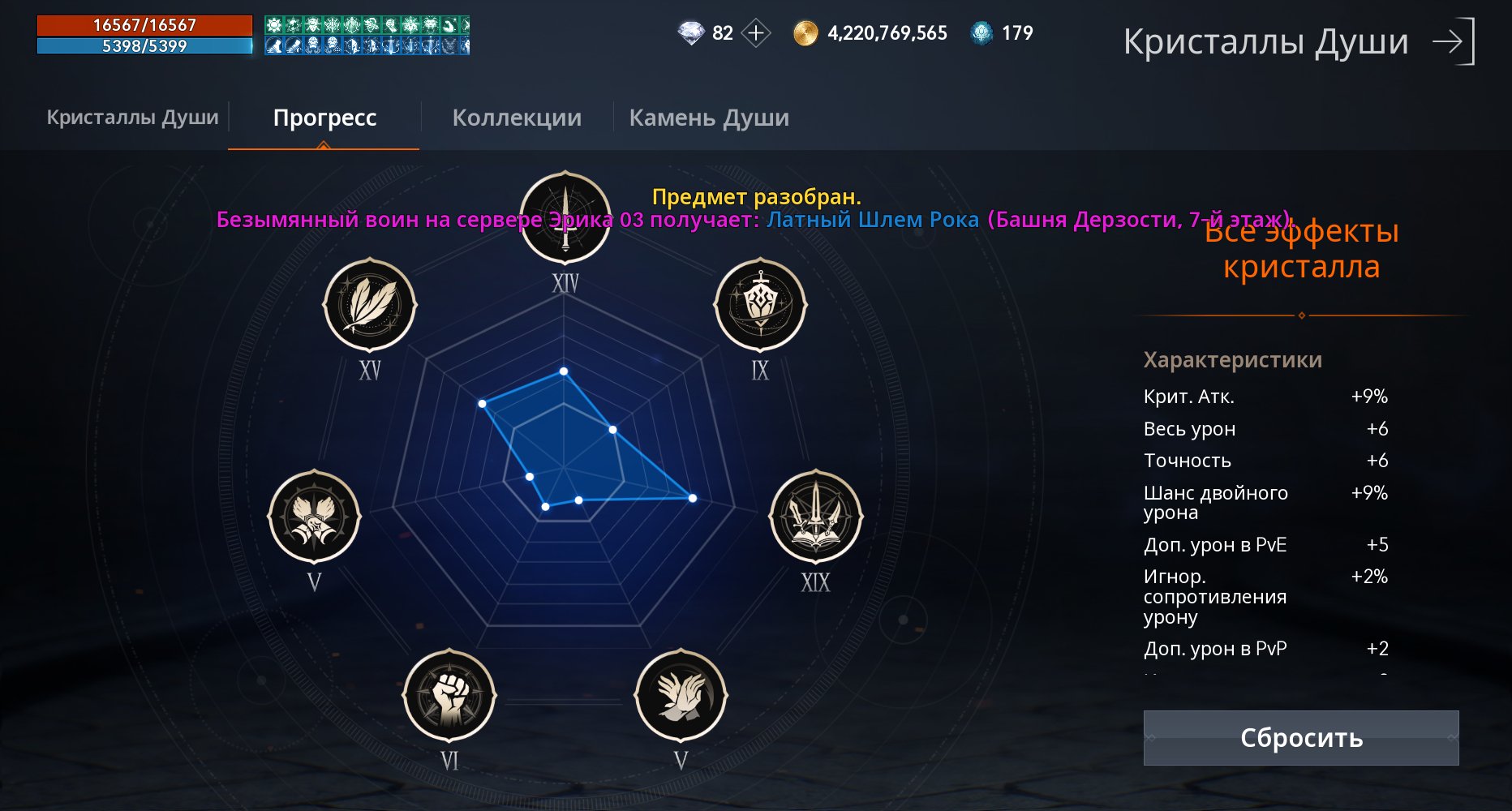
Task: Select the sword crystal icon marked XIV
Action: pos(565,217)
